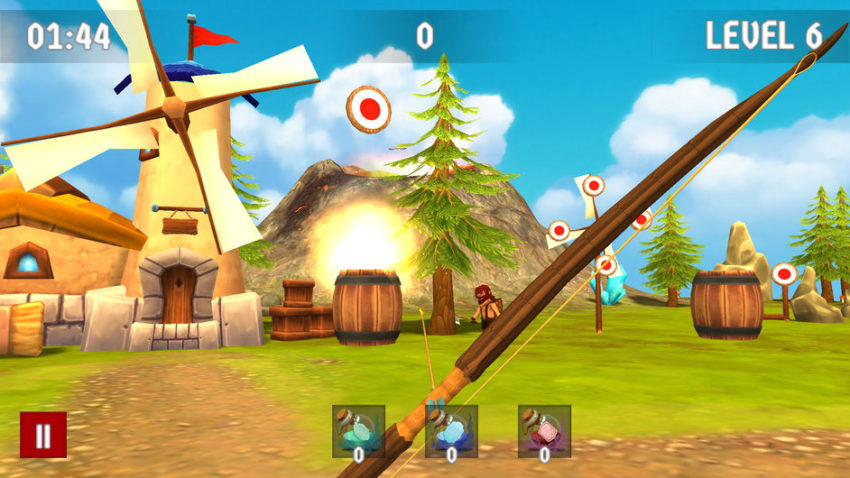The height and width of the screenshot is (478, 850).
Task: Pause the game with the red button
Action: point(43,435)
